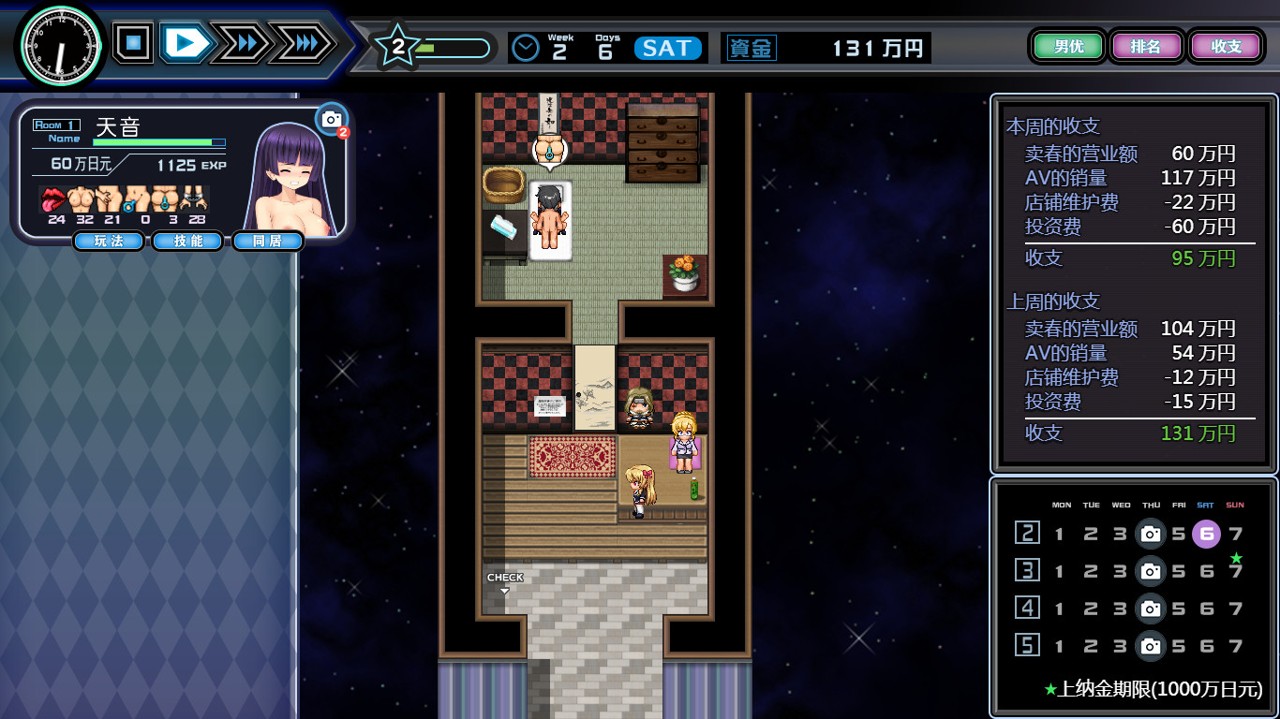Open the 男优 menu
The image size is (1280, 719).
(x=1068, y=46)
